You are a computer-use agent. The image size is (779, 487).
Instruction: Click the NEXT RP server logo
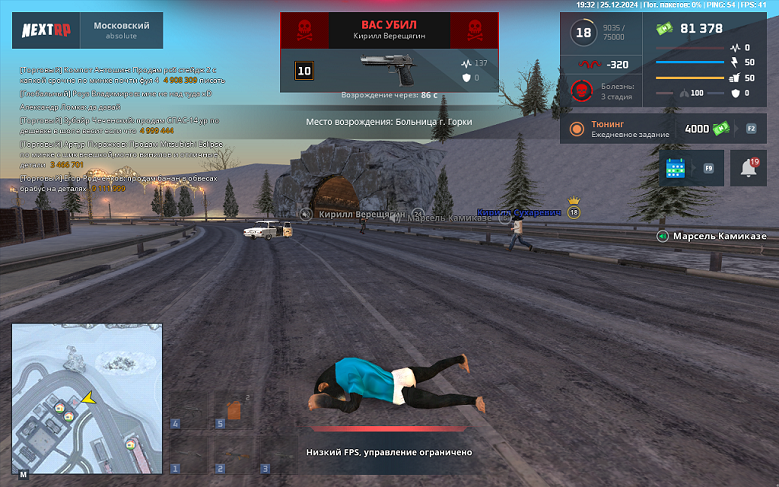click(44, 30)
